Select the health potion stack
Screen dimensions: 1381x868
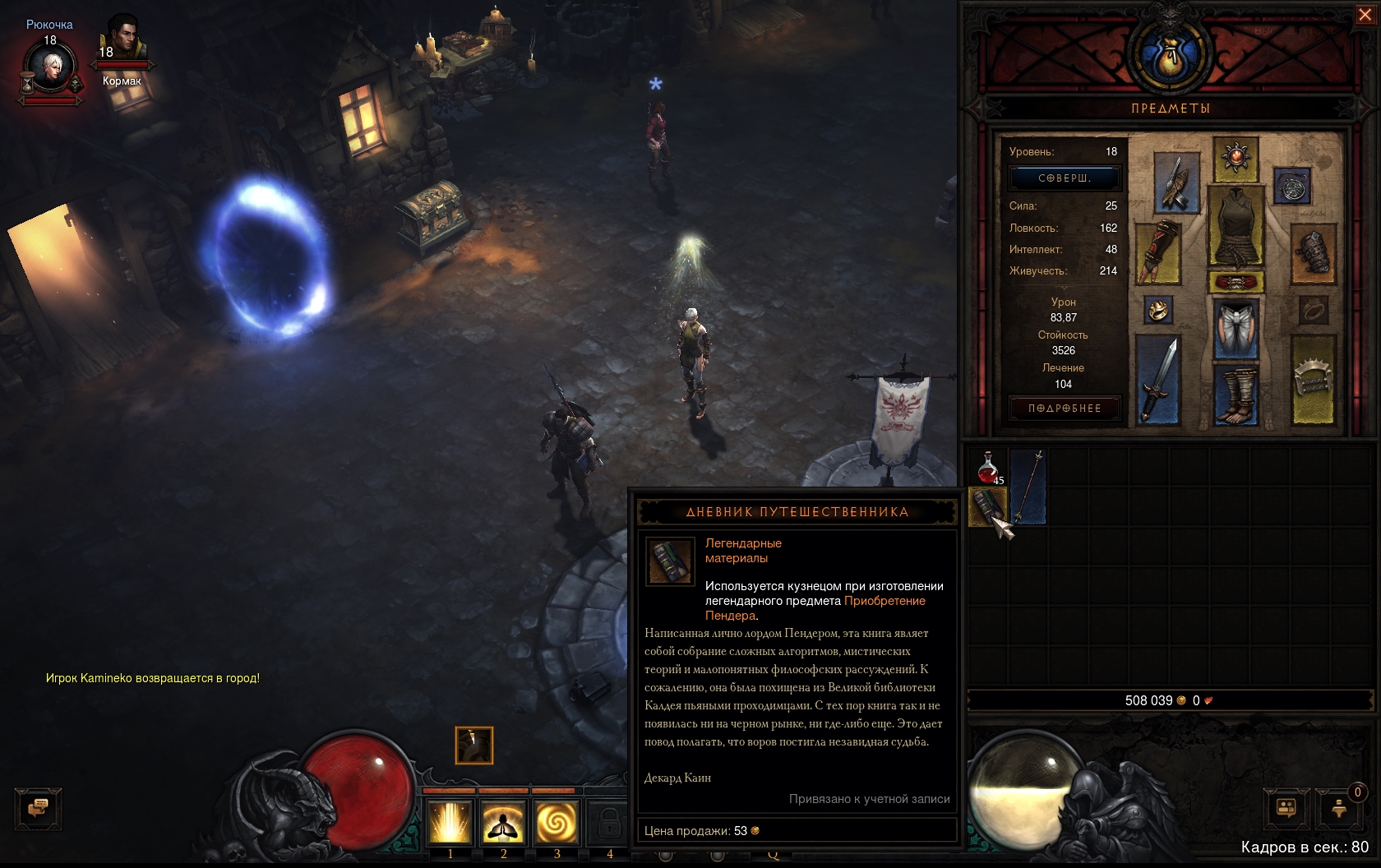(988, 467)
